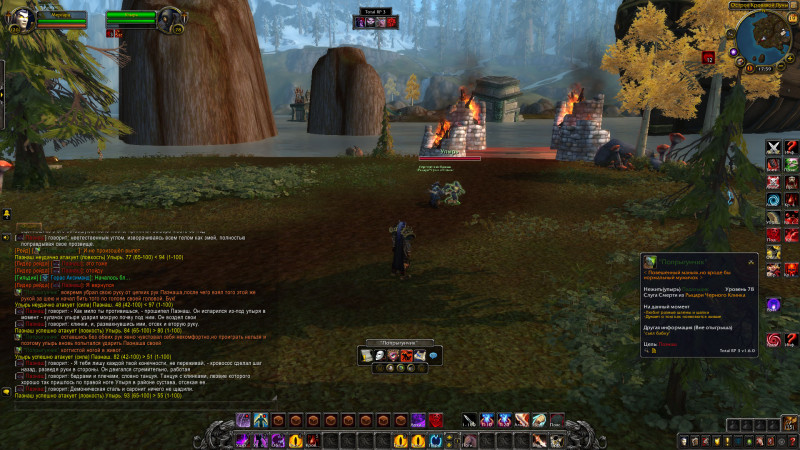The width and height of the screenshot is (800, 450).
Task: Select your player portrait frame
Action: 23,18
